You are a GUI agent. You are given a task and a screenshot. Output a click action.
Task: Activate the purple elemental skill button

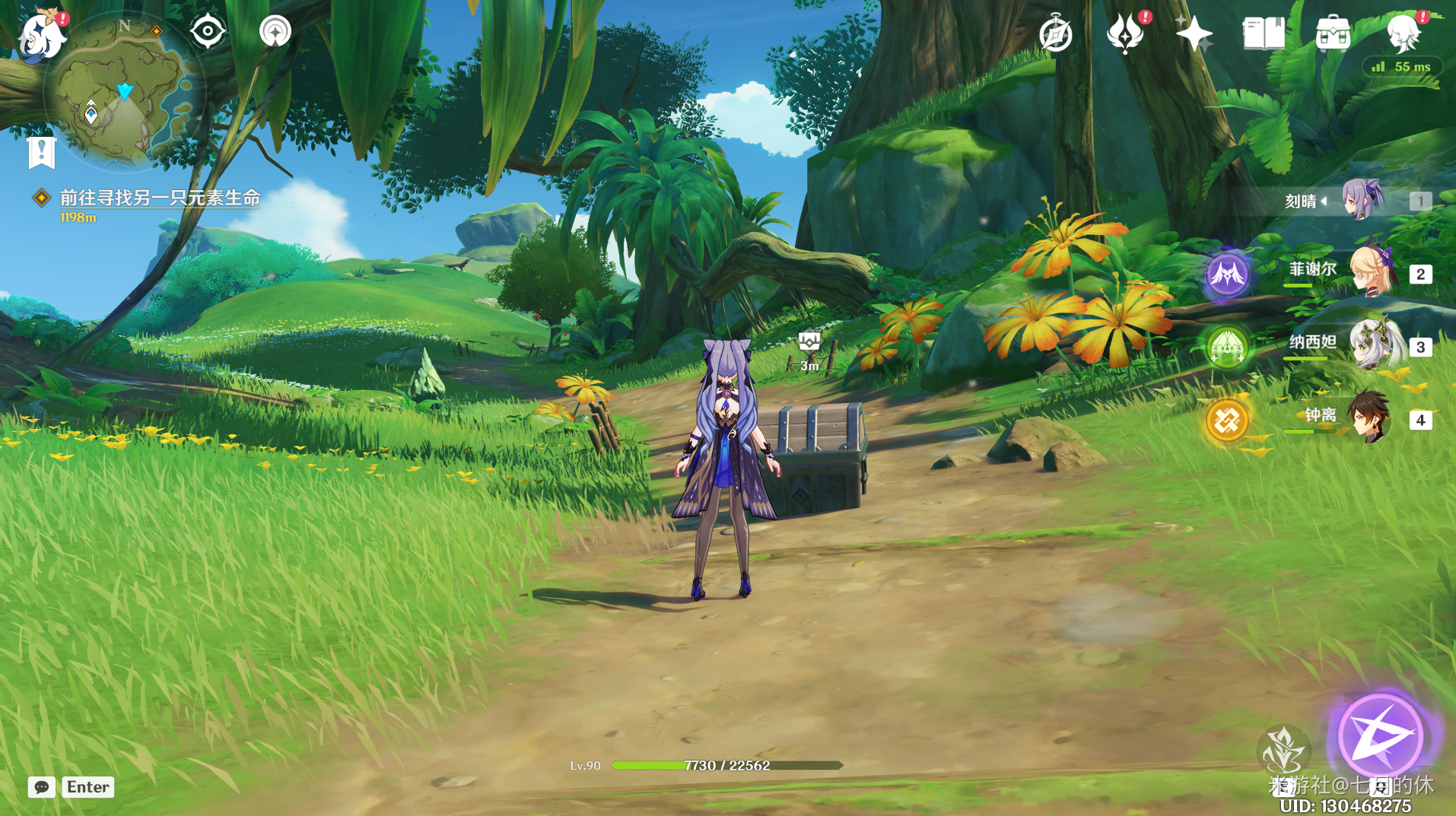[x=1381, y=735]
